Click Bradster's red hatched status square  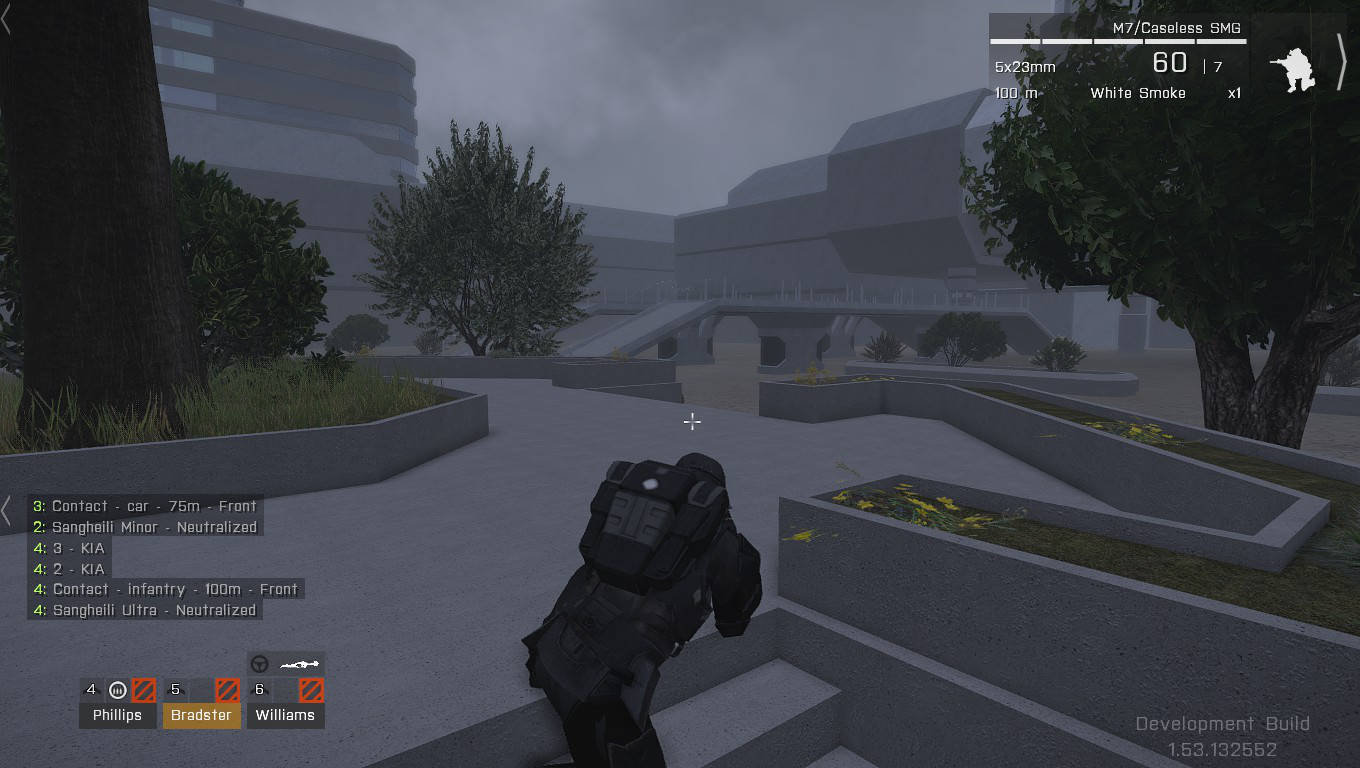pos(226,689)
